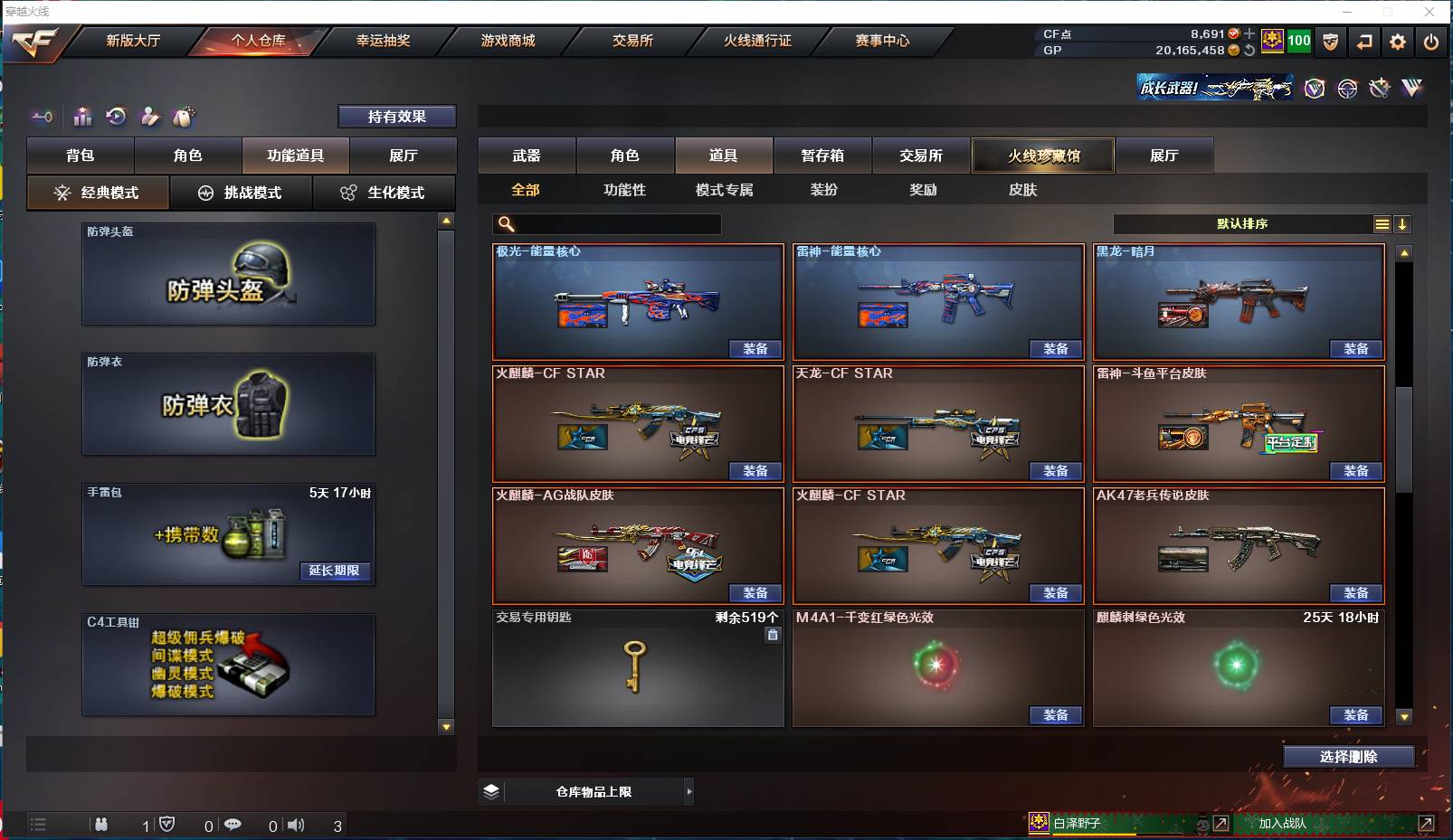Select the key icon in the inventory sidebar
This screenshot has height=840, width=1453.
(x=42, y=117)
